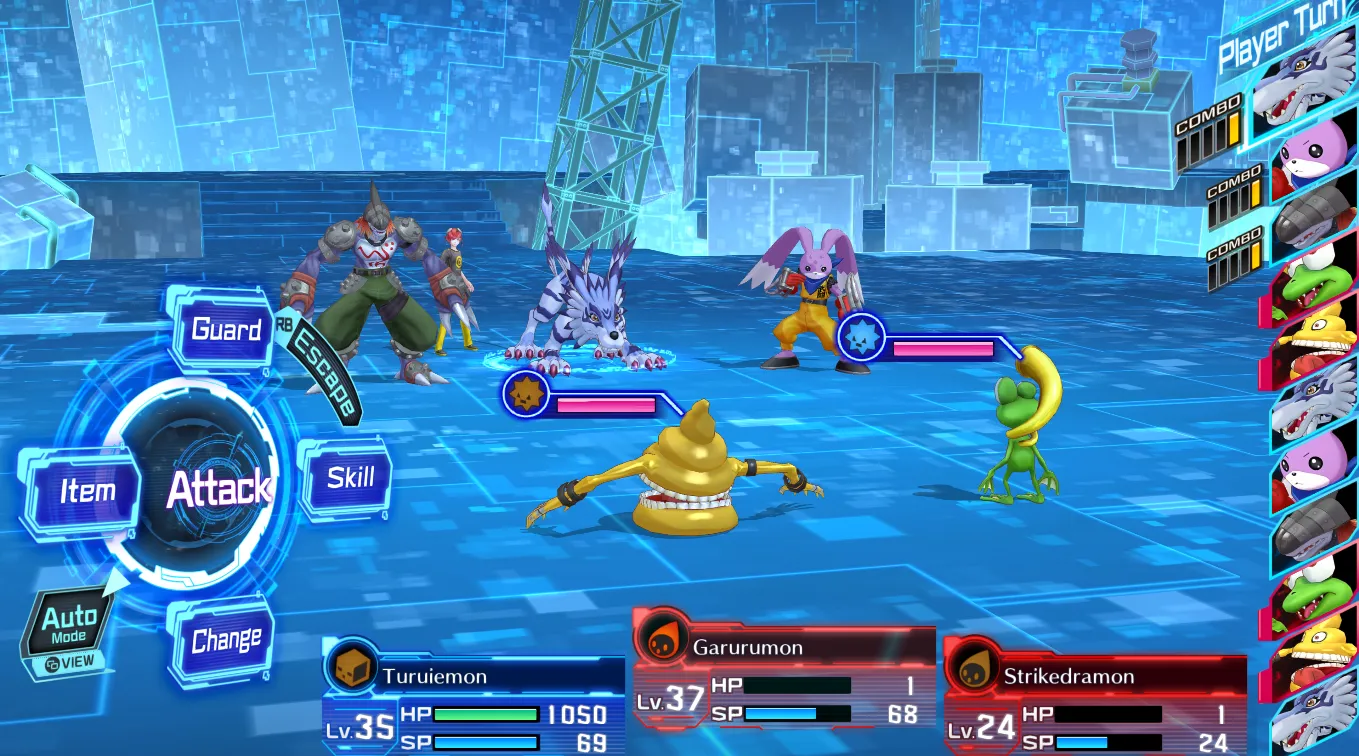Choose the Guard command

click(227, 329)
